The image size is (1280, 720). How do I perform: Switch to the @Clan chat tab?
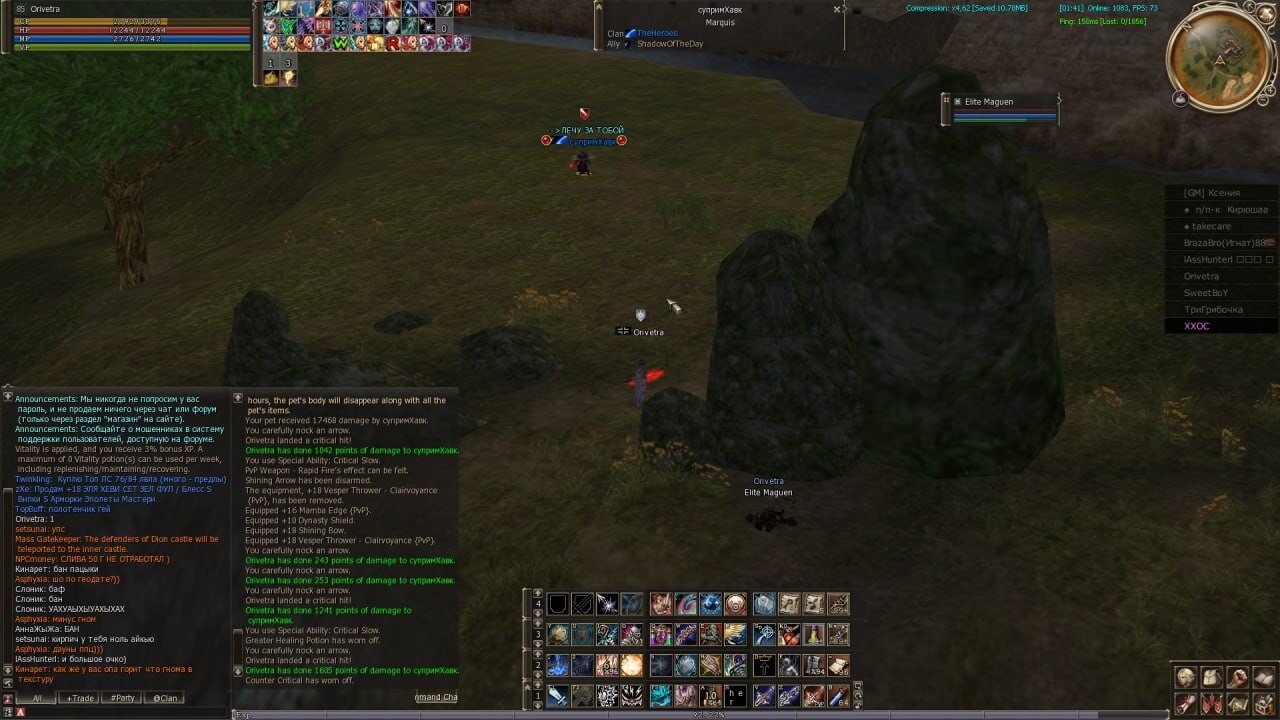click(164, 698)
